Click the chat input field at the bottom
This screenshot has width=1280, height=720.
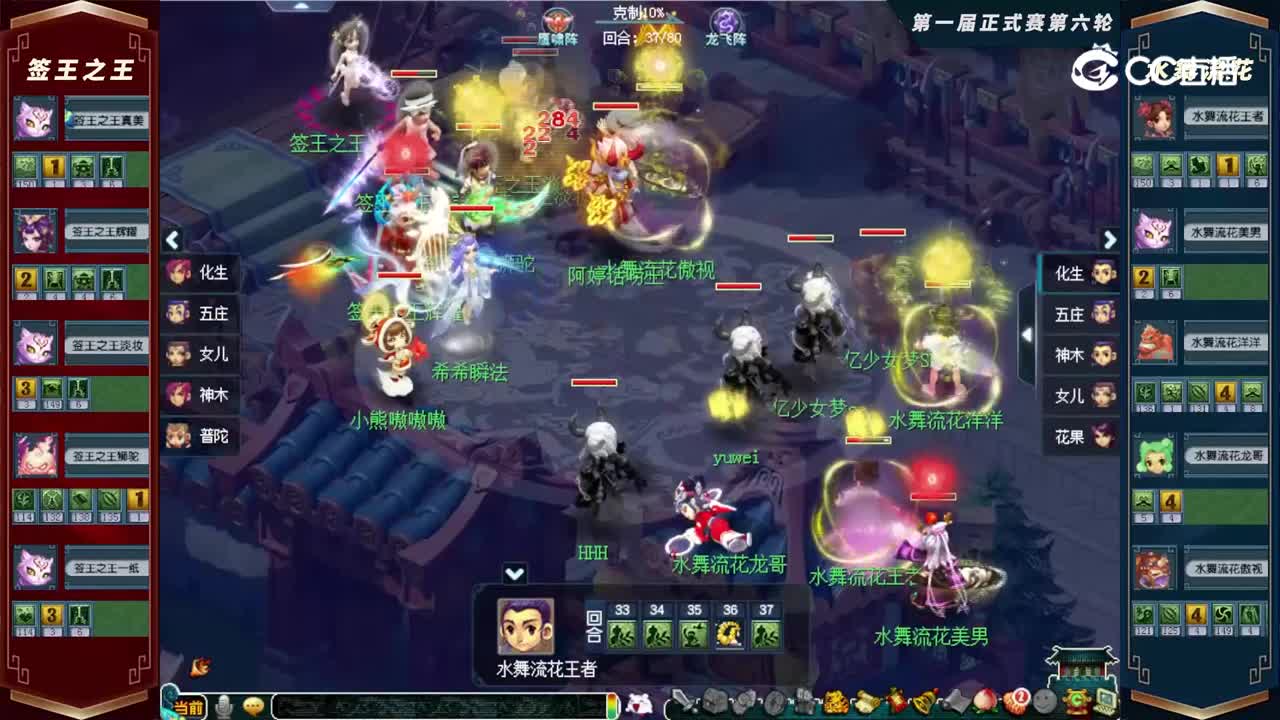pyautogui.click(x=440, y=705)
